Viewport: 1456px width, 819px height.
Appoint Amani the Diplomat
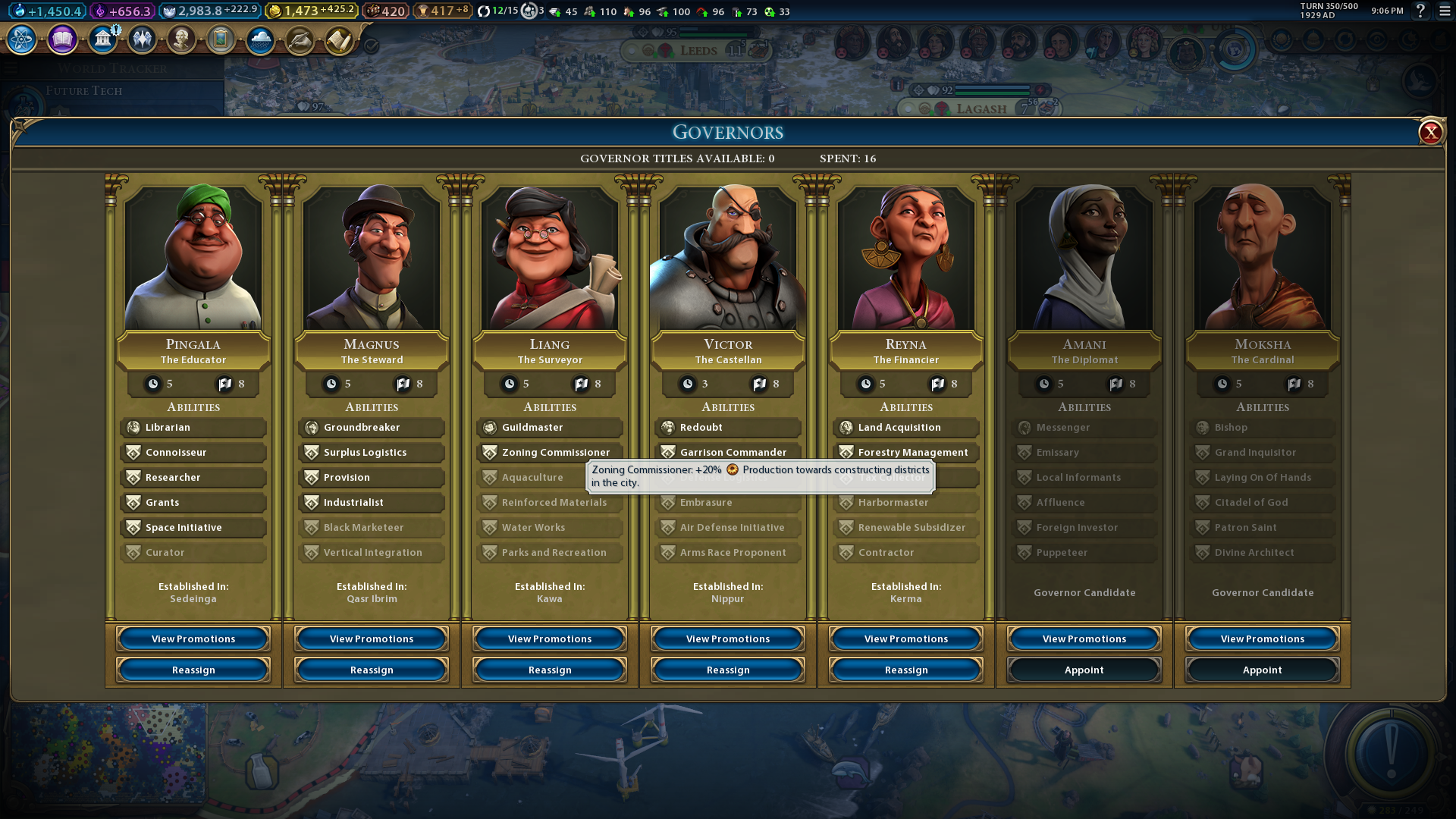[1084, 670]
